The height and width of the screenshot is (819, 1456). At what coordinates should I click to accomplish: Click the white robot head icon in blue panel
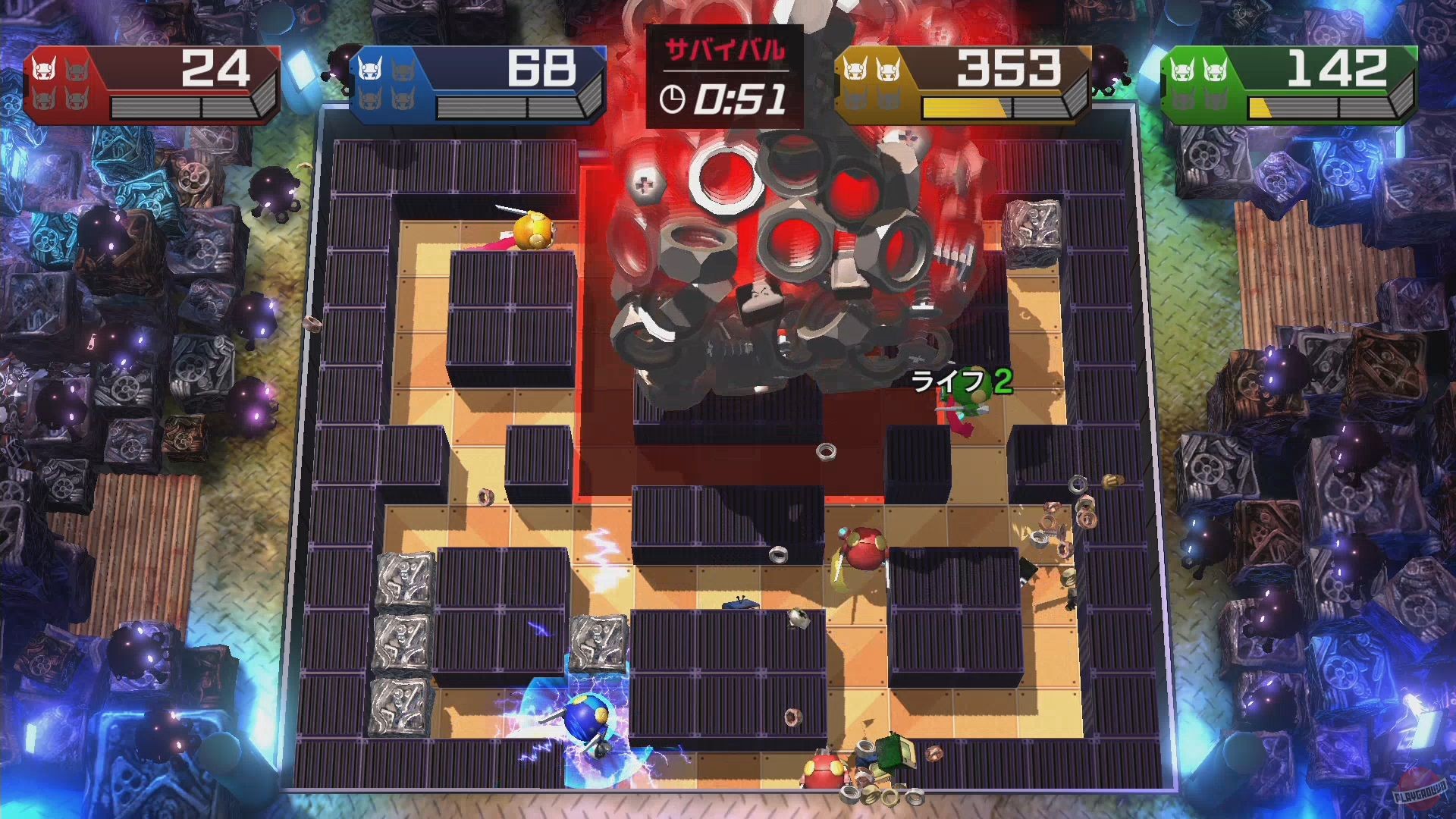pyautogui.click(x=369, y=68)
